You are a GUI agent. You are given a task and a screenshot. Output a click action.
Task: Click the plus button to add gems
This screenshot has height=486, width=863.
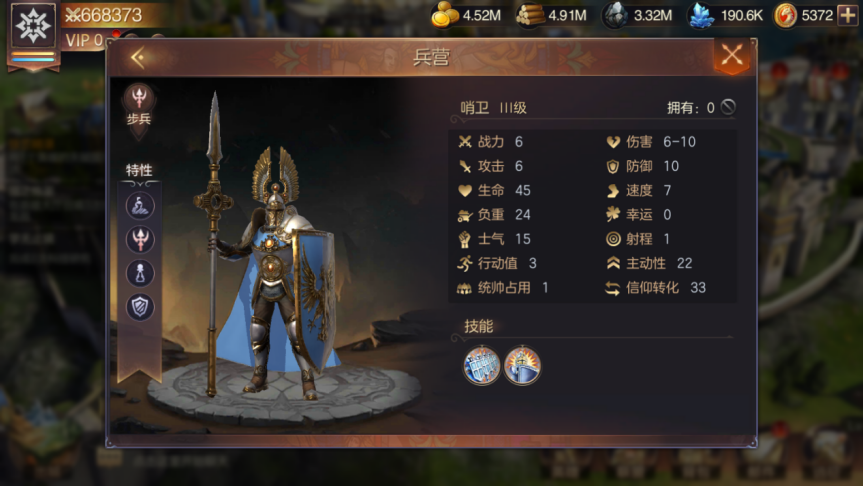[x=847, y=15]
